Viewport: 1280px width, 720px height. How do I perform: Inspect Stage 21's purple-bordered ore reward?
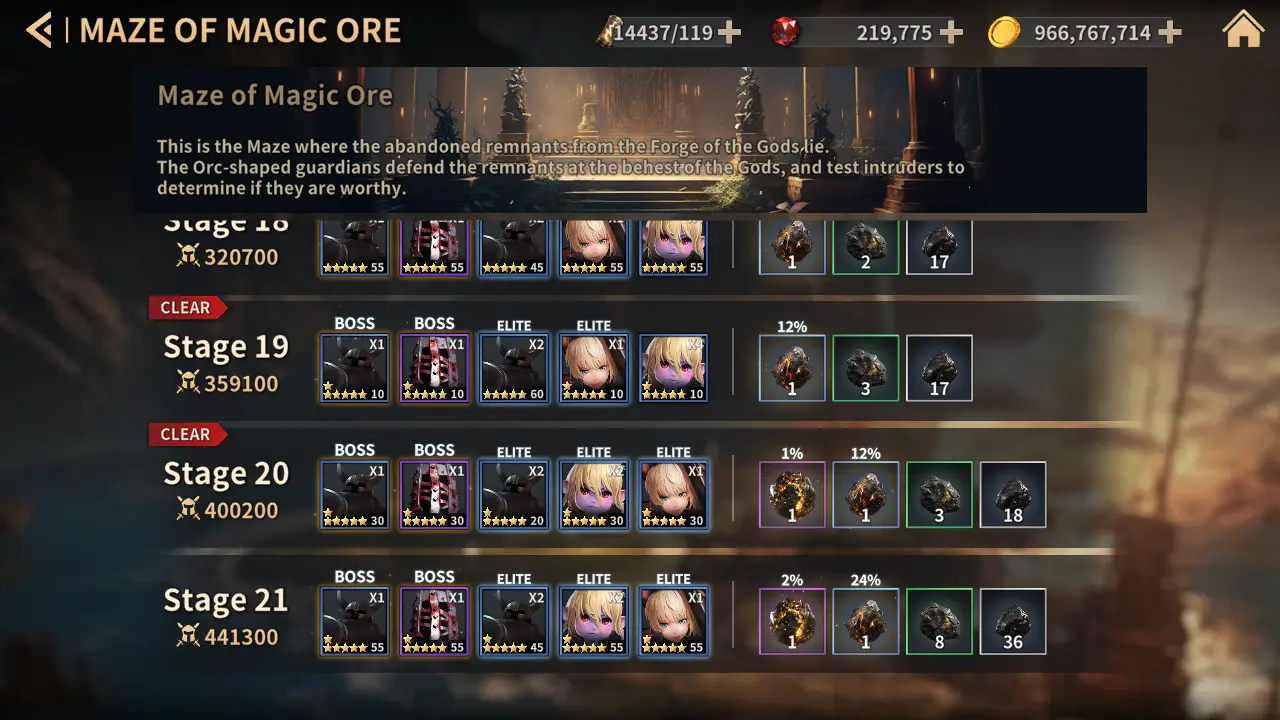click(792, 621)
